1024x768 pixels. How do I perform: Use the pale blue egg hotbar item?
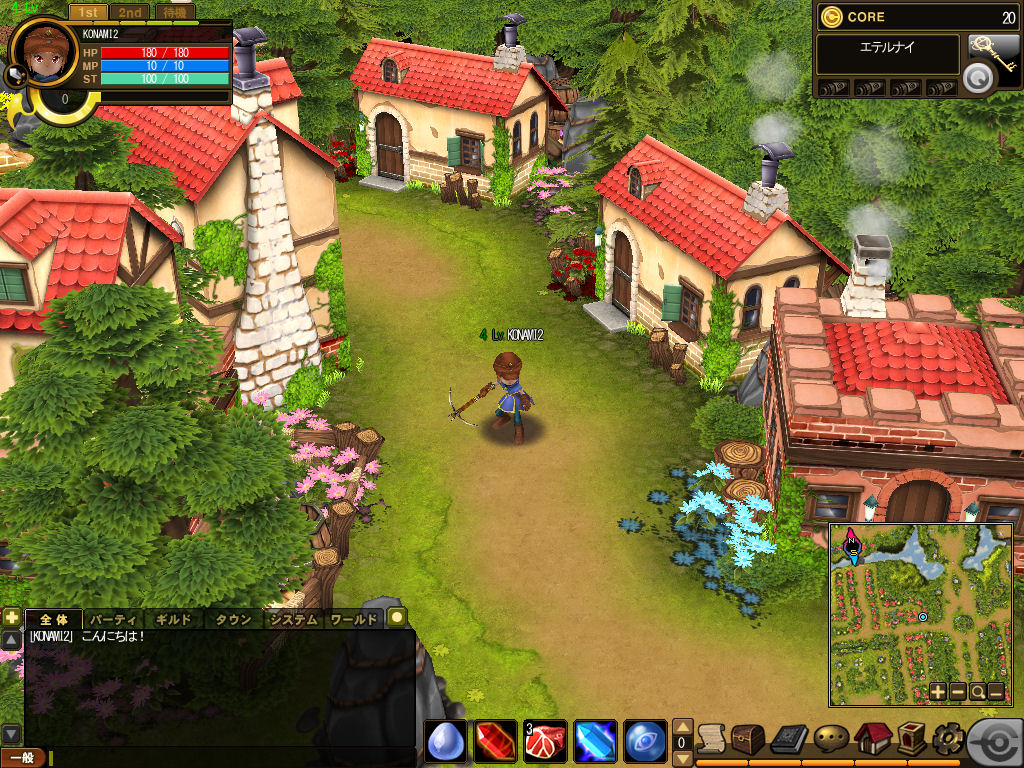[446, 741]
